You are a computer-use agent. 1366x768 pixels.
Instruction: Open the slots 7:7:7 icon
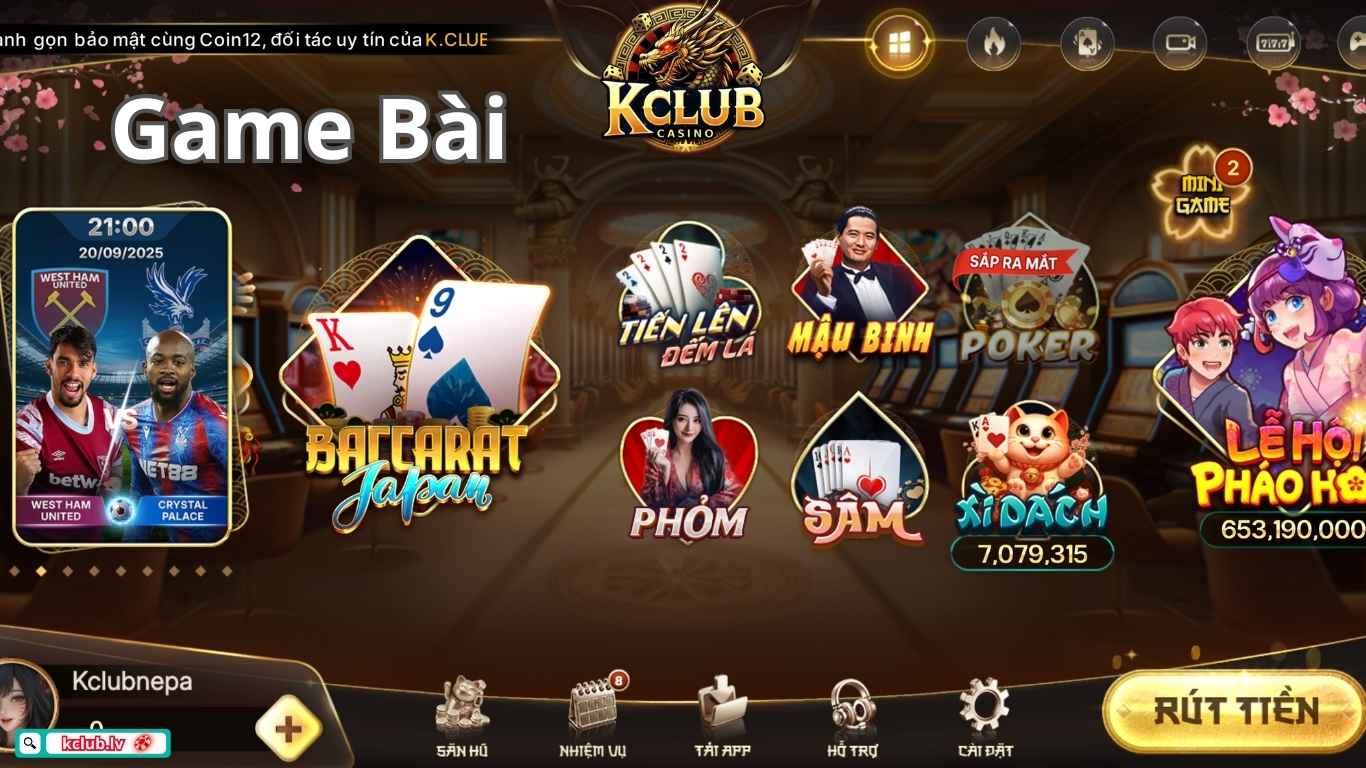(1271, 44)
